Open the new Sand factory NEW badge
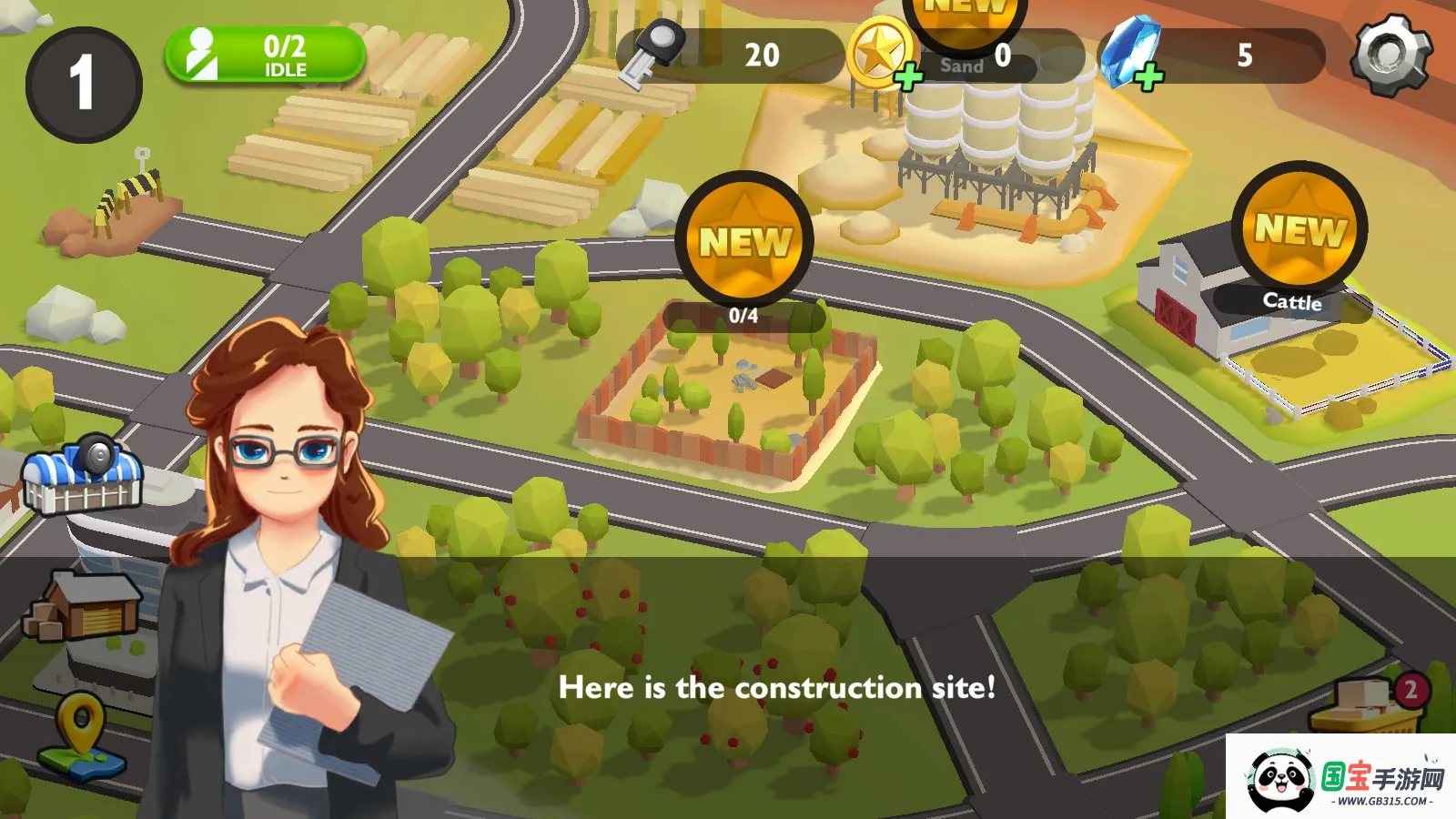Screen dimensions: 1456x819 tap(966, 18)
